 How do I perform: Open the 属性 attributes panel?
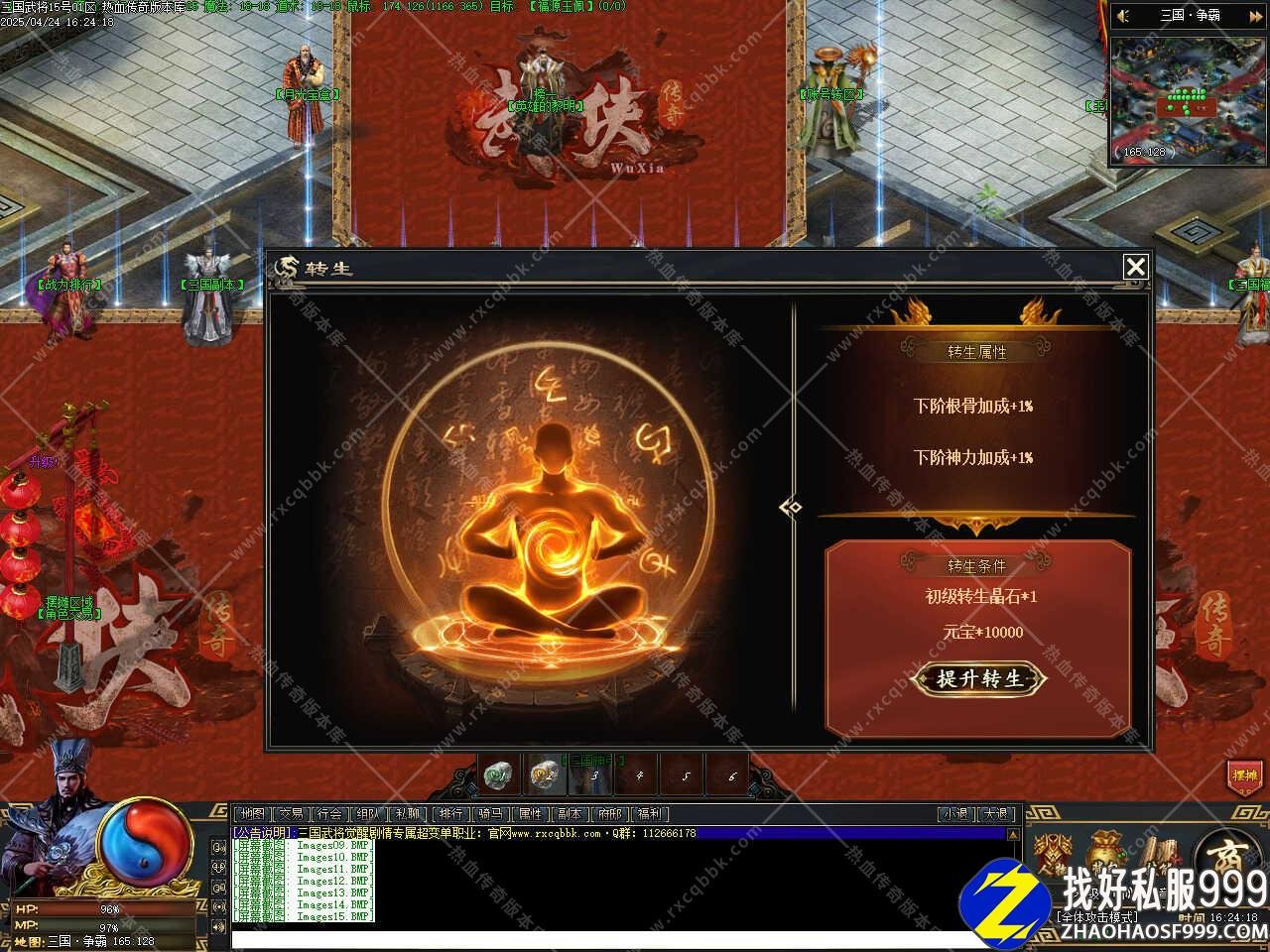tap(531, 813)
